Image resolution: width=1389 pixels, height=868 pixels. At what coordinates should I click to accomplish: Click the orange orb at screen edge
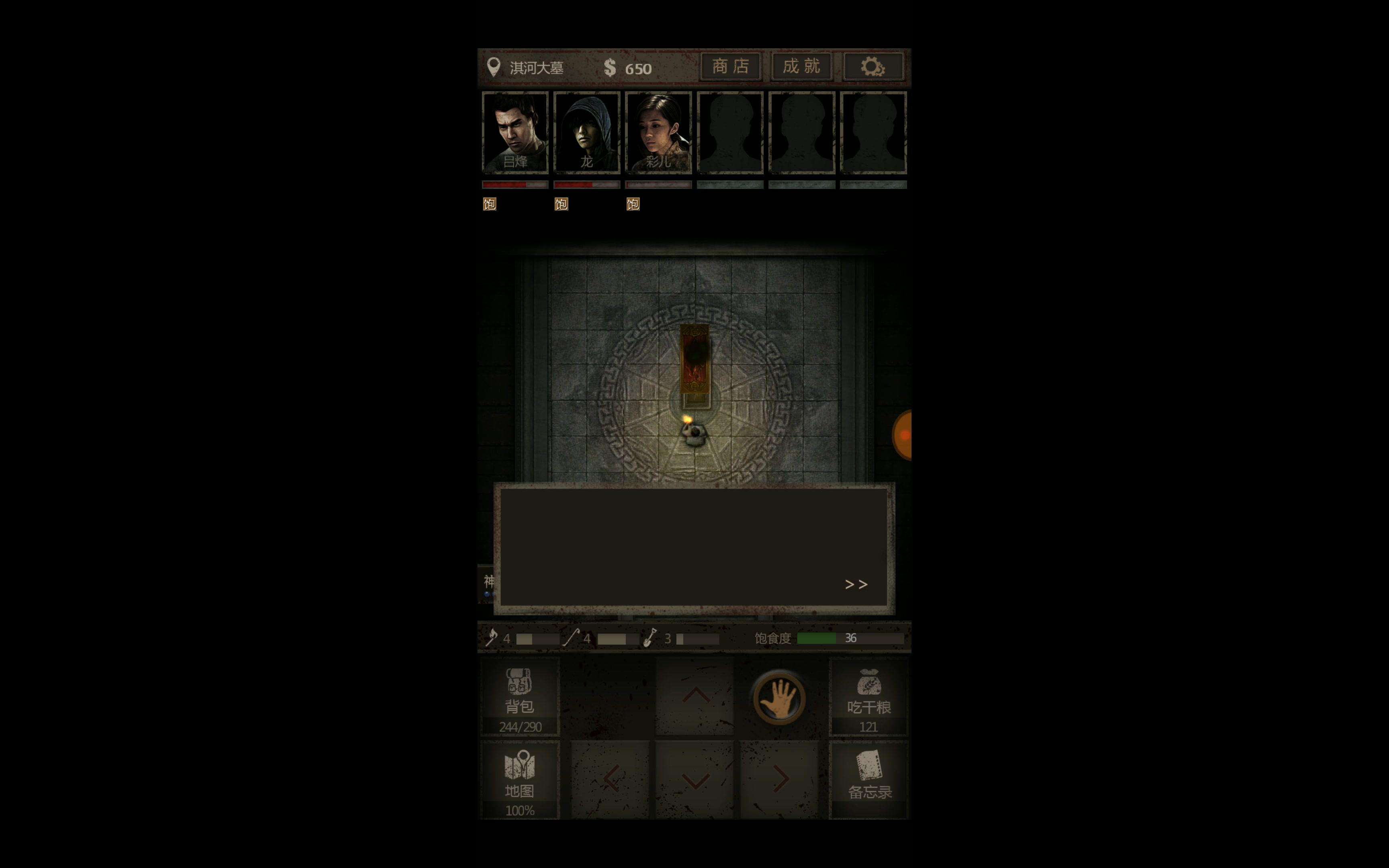(903, 435)
